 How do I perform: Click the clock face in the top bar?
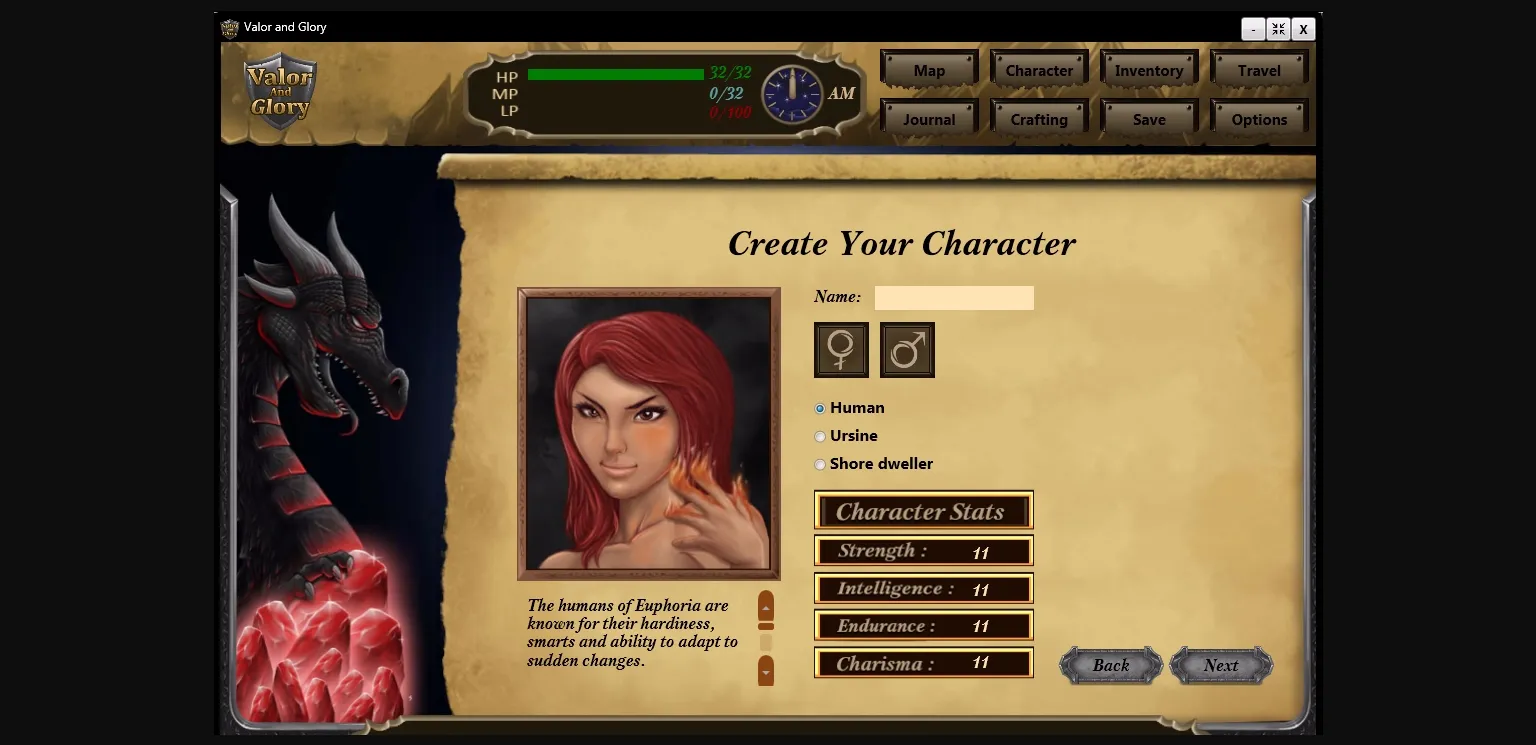[x=791, y=93]
